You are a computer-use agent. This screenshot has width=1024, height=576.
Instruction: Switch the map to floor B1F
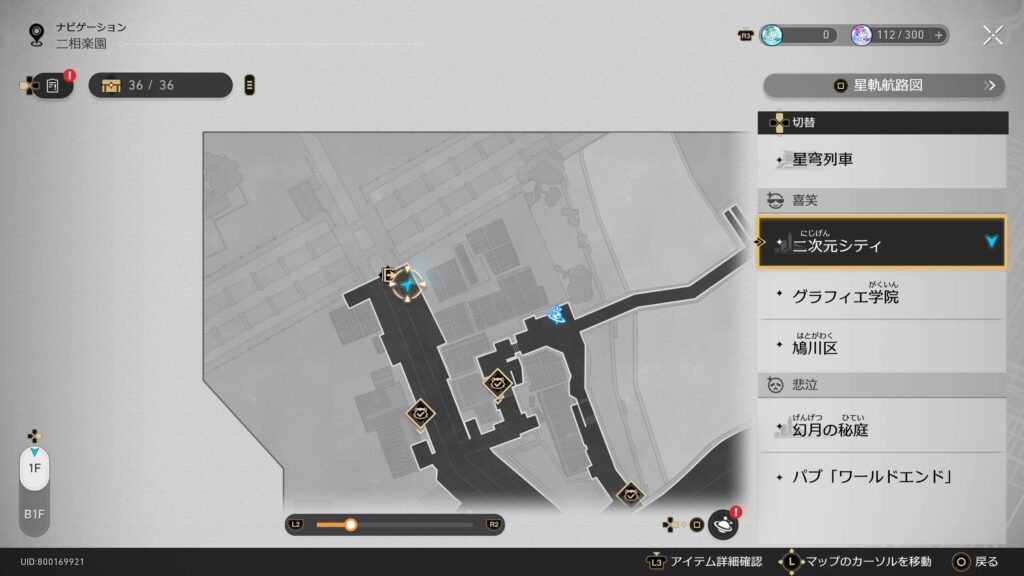coord(34,514)
